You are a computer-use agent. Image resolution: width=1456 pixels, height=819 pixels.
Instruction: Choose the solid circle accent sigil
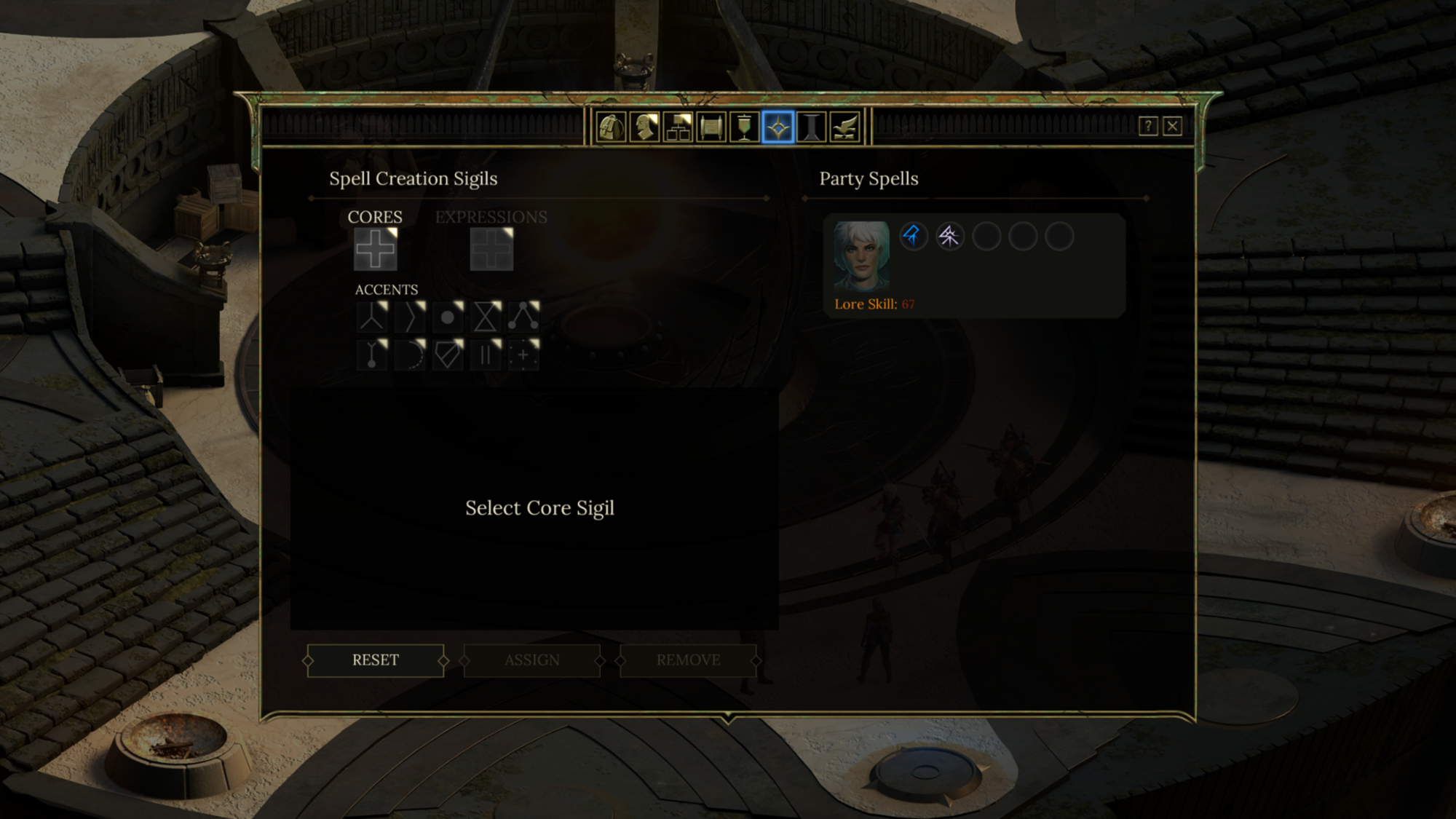click(x=448, y=317)
